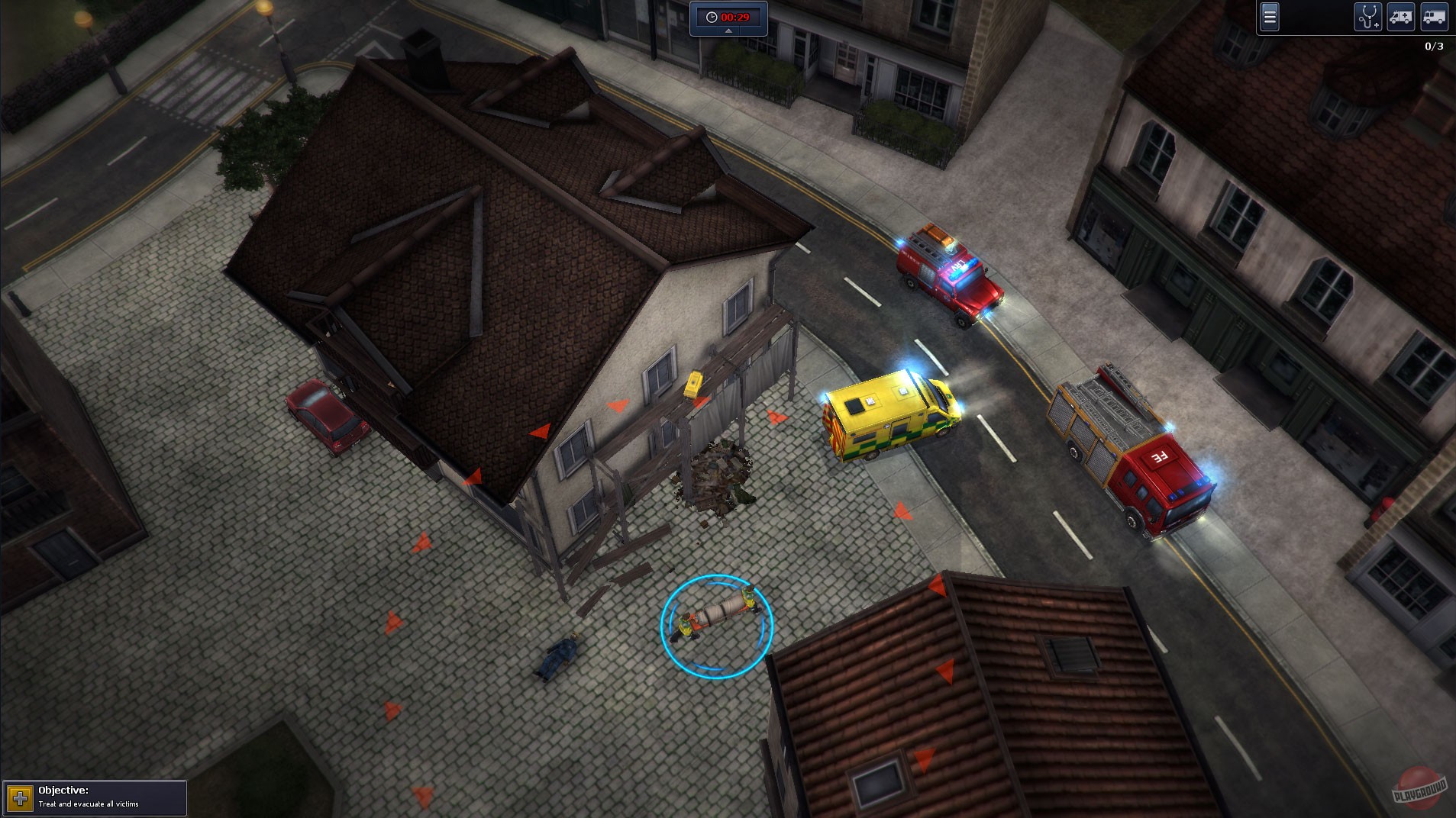Click the clock icon on the mission timer
Viewport: 1456px width, 818px height.
point(711,15)
